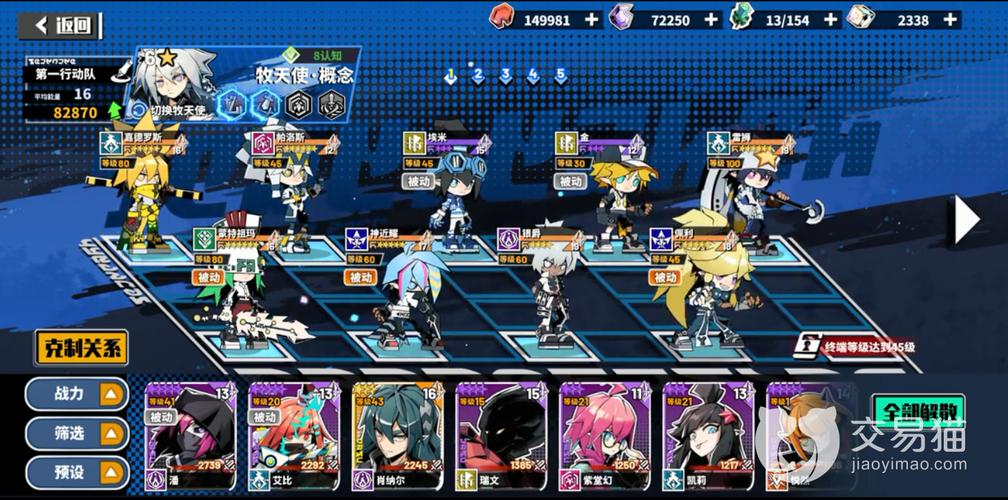The image size is (1008, 500).
Task: Select the 潘 character card
Action: pos(191,436)
